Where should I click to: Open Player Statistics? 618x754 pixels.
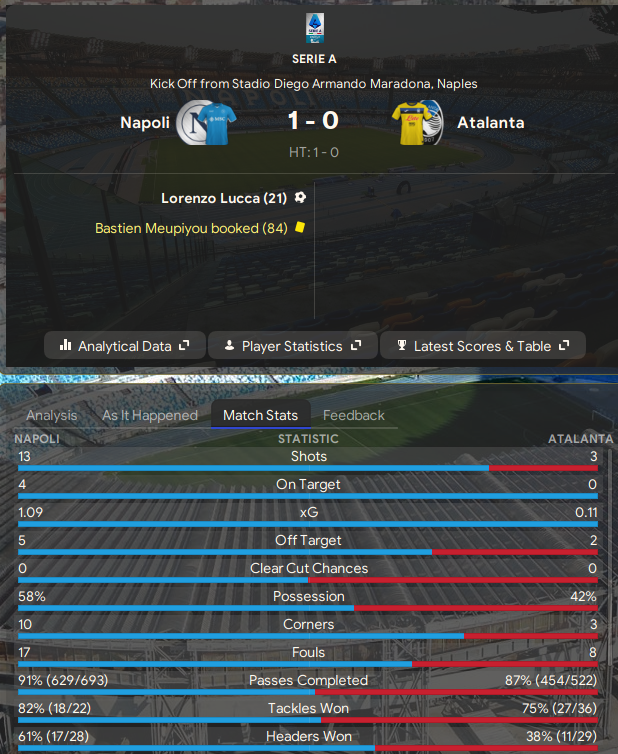[292, 346]
